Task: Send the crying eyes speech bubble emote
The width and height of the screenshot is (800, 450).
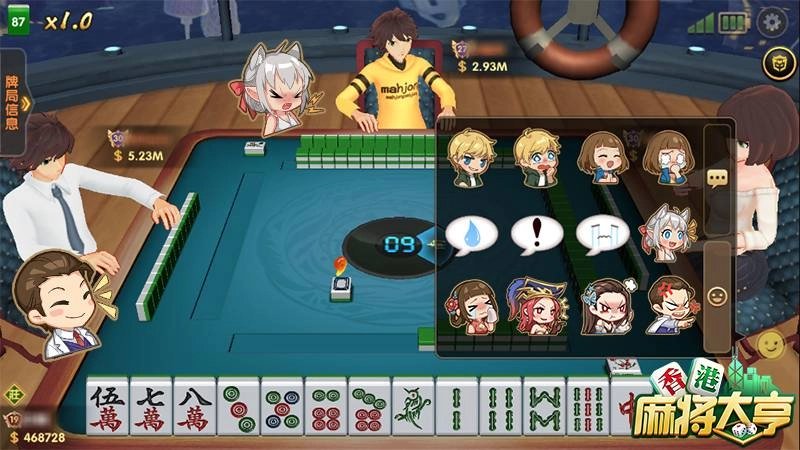Action: [x=602, y=234]
